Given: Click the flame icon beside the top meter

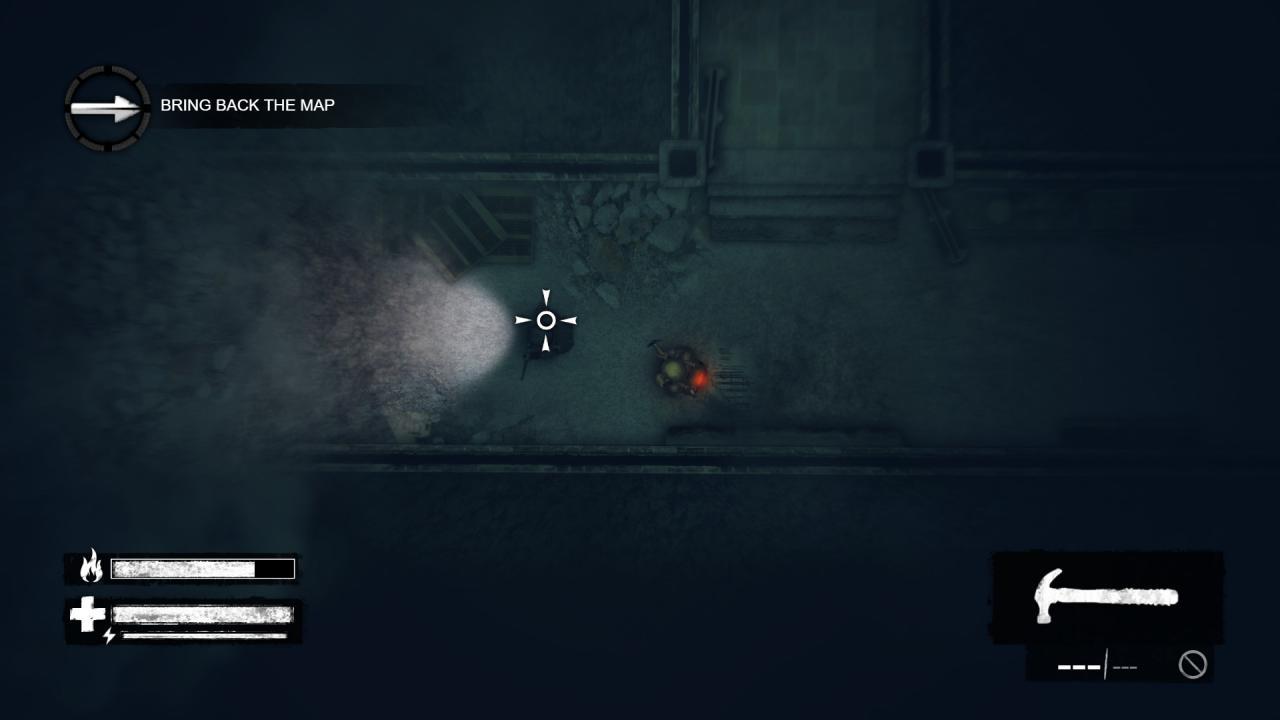Looking at the screenshot, I should click(92, 568).
